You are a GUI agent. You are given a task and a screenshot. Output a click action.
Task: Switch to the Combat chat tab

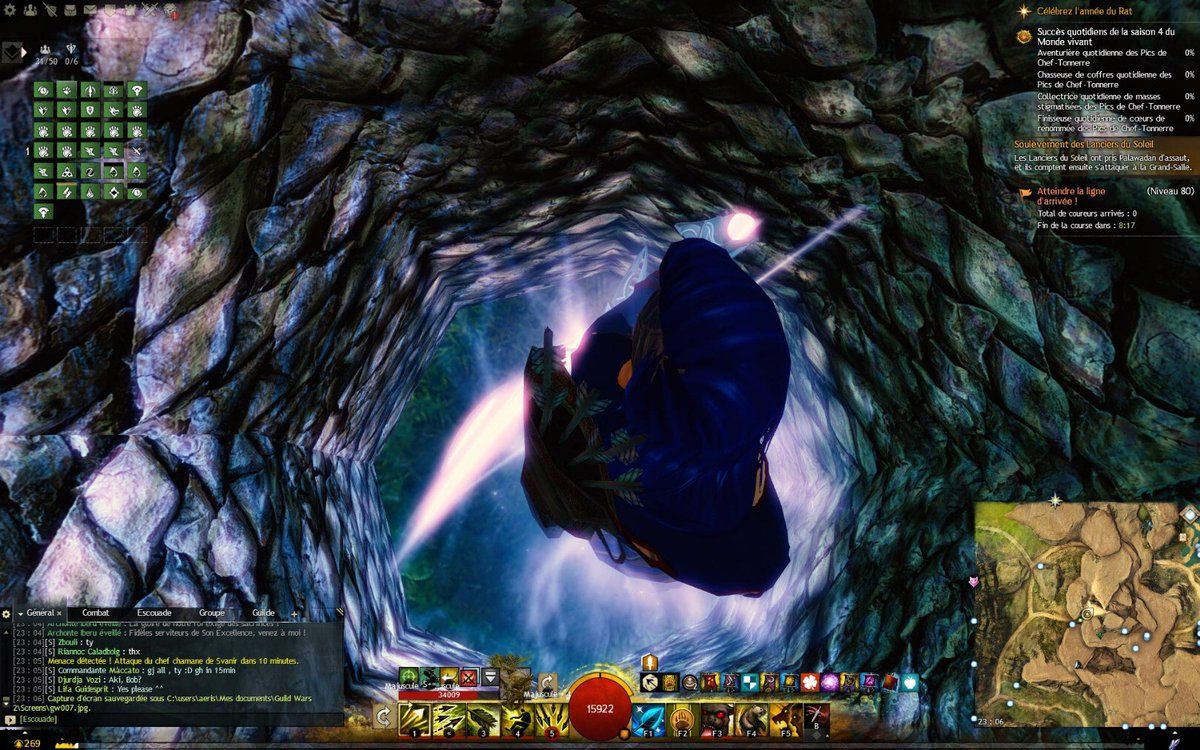point(96,612)
